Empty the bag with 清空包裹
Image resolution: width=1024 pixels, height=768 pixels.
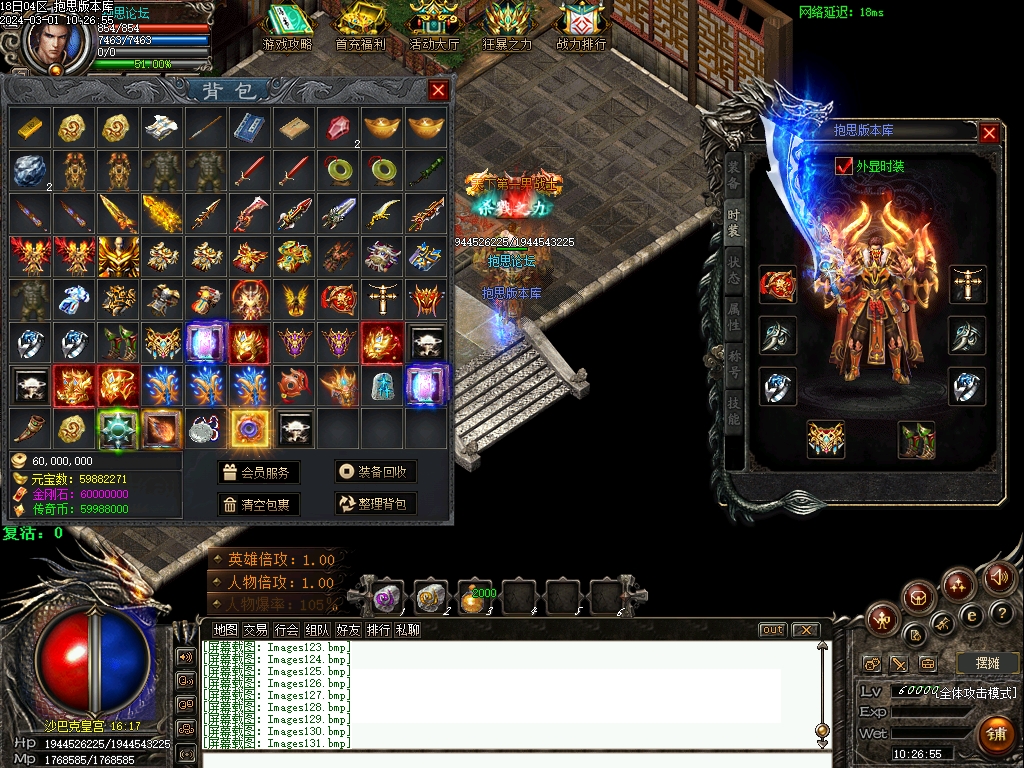click(259, 505)
